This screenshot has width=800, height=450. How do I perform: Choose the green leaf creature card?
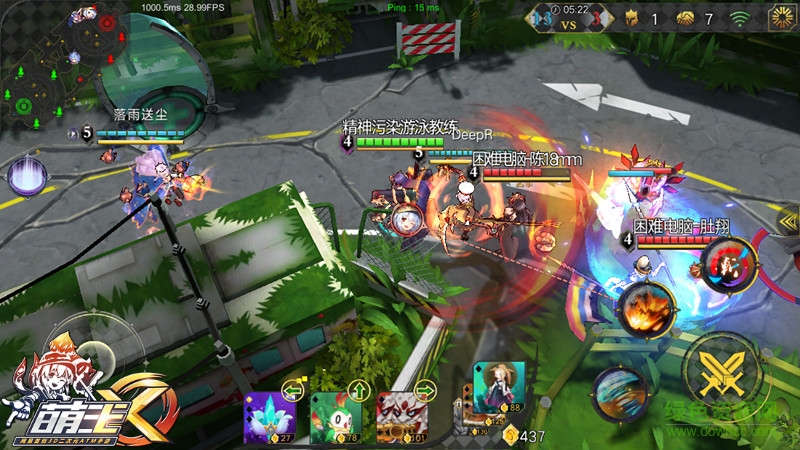[x=333, y=416]
